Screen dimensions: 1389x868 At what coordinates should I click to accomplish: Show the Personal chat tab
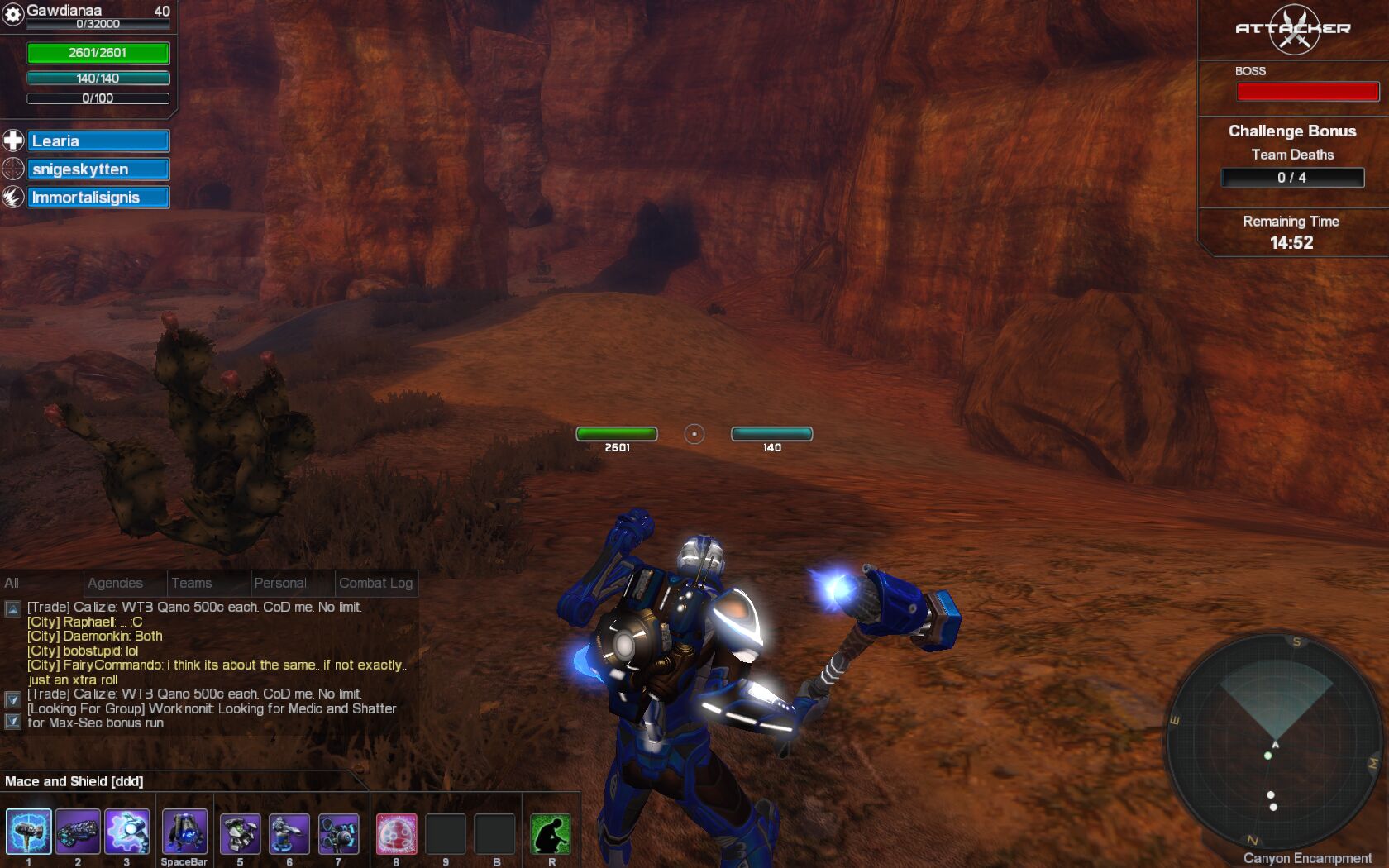coord(280,583)
